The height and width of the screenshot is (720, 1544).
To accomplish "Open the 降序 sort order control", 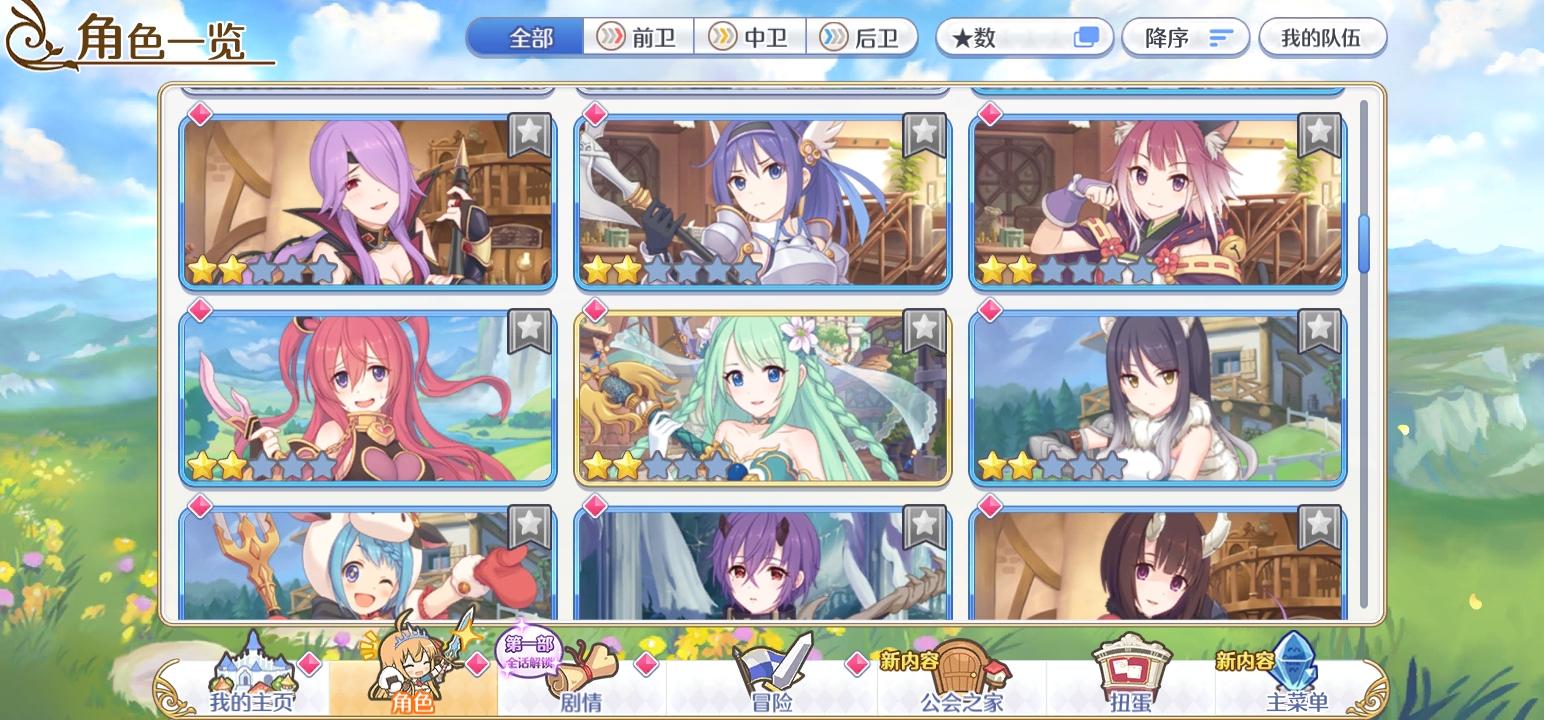I will coord(1185,37).
